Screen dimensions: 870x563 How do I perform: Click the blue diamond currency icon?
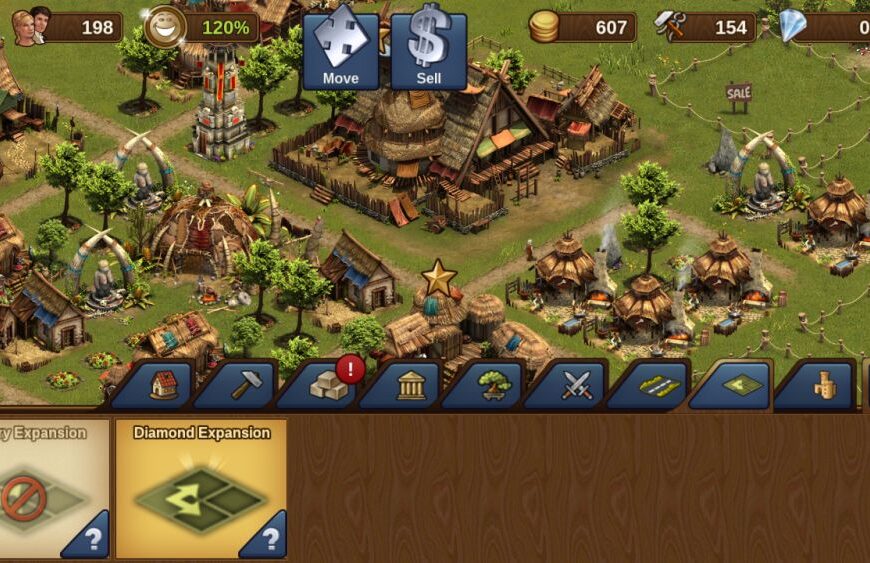[793, 27]
